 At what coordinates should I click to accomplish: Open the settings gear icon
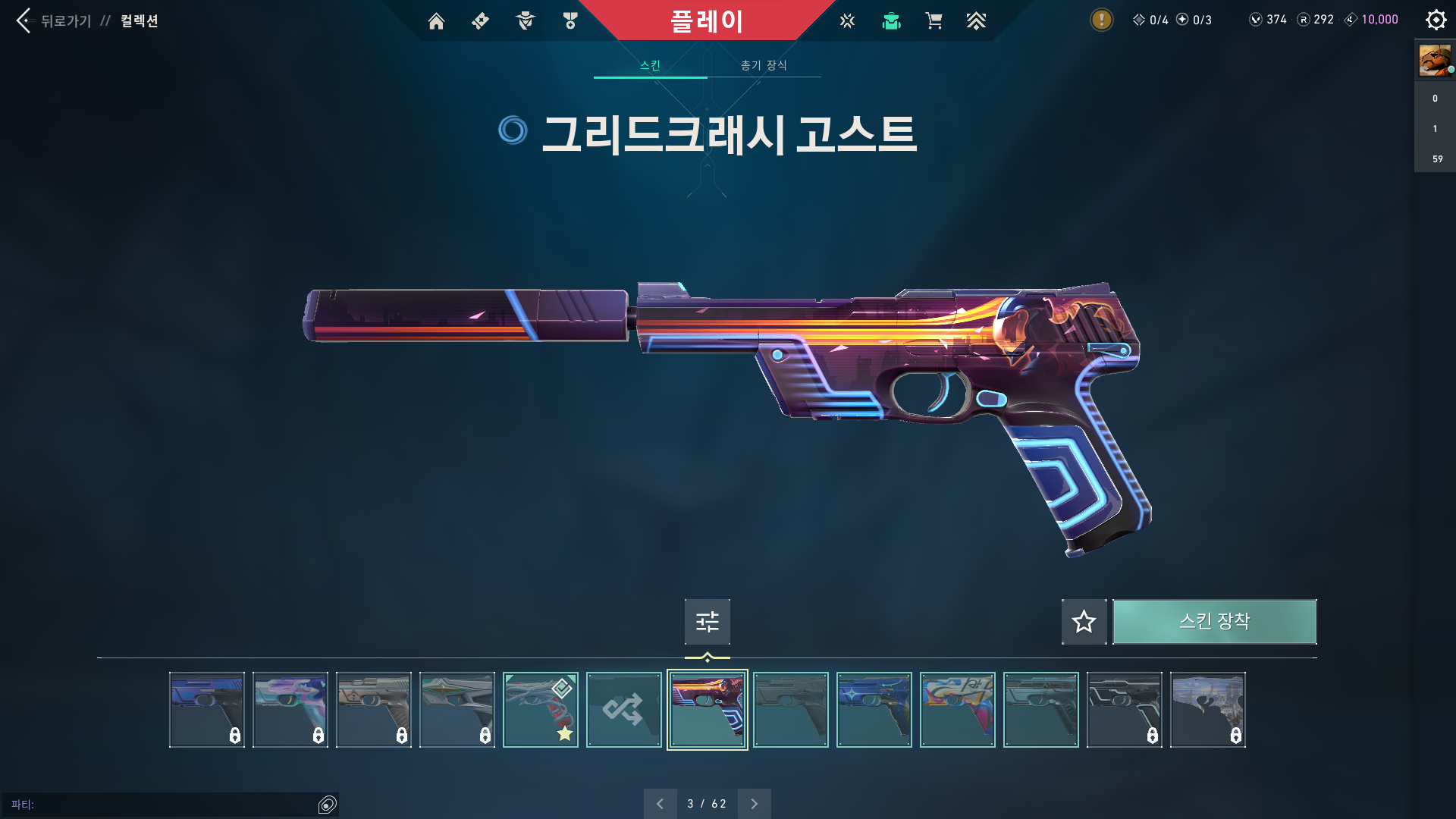pos(1436,20)
